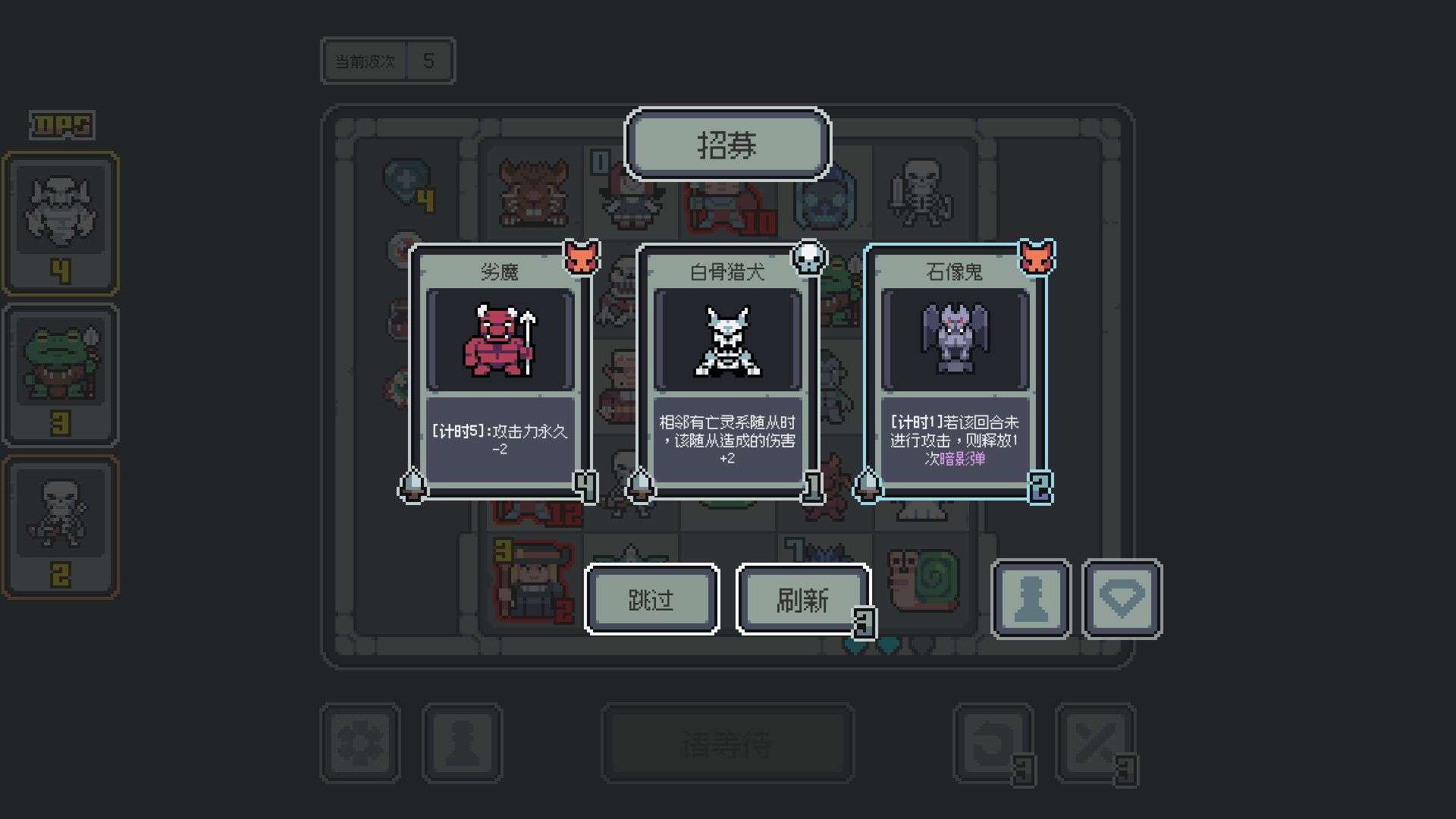Click the DPS label above the sidebar

click(x=59, y=126)
